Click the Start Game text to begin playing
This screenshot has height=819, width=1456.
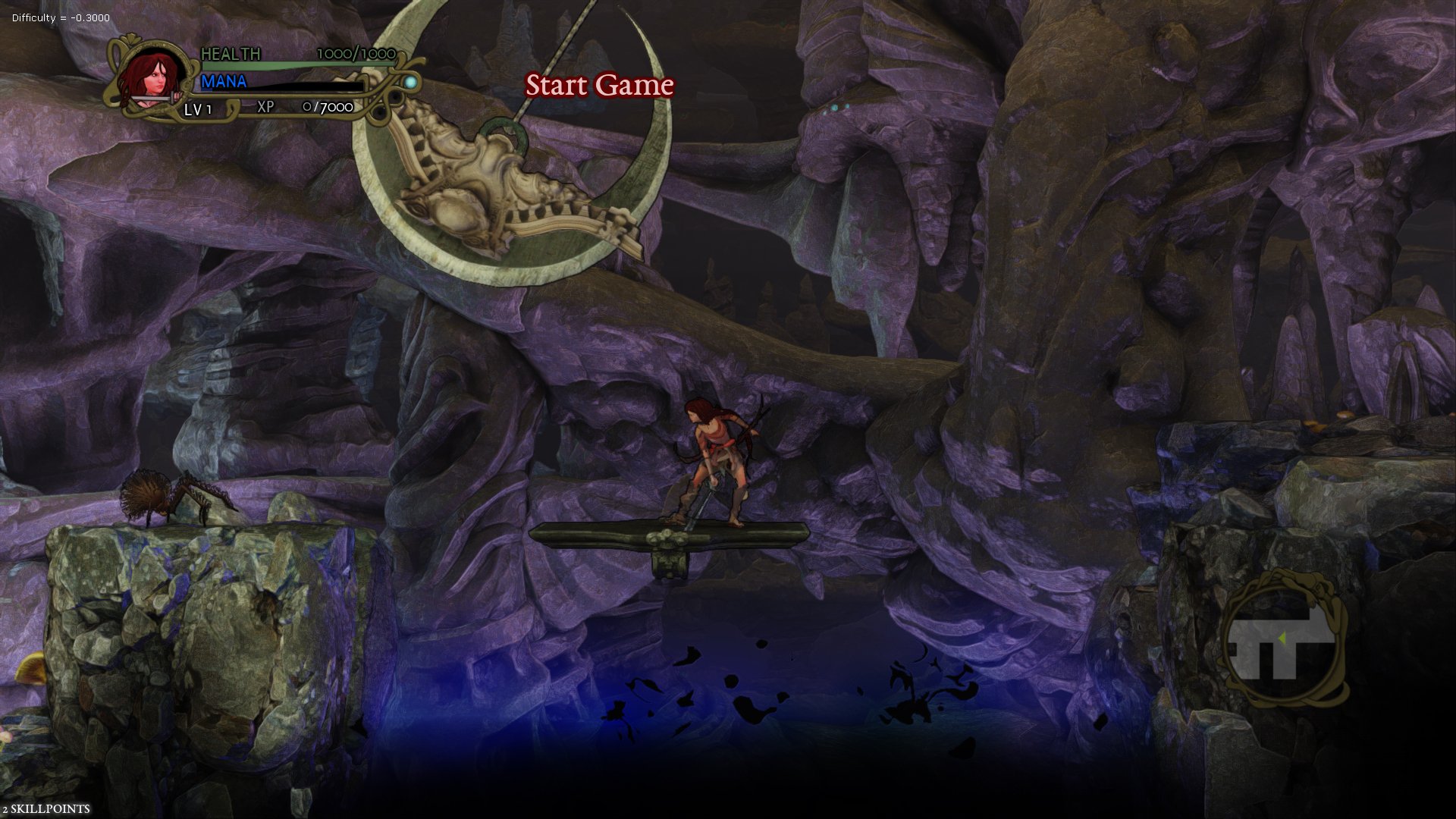coord(599,86)
